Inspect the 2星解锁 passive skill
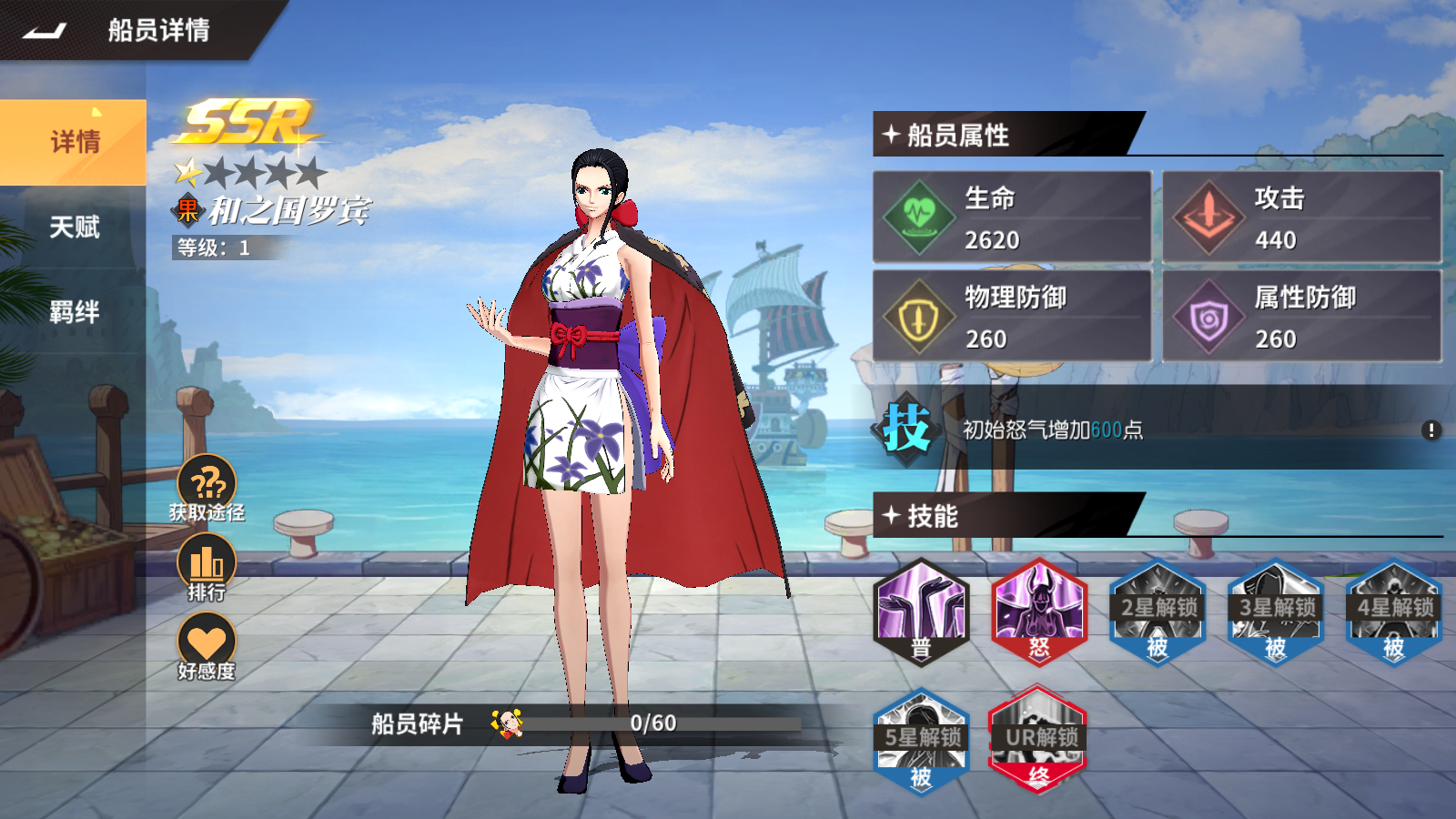This screenshot has height=819, width=1456. click(1158, 612)
